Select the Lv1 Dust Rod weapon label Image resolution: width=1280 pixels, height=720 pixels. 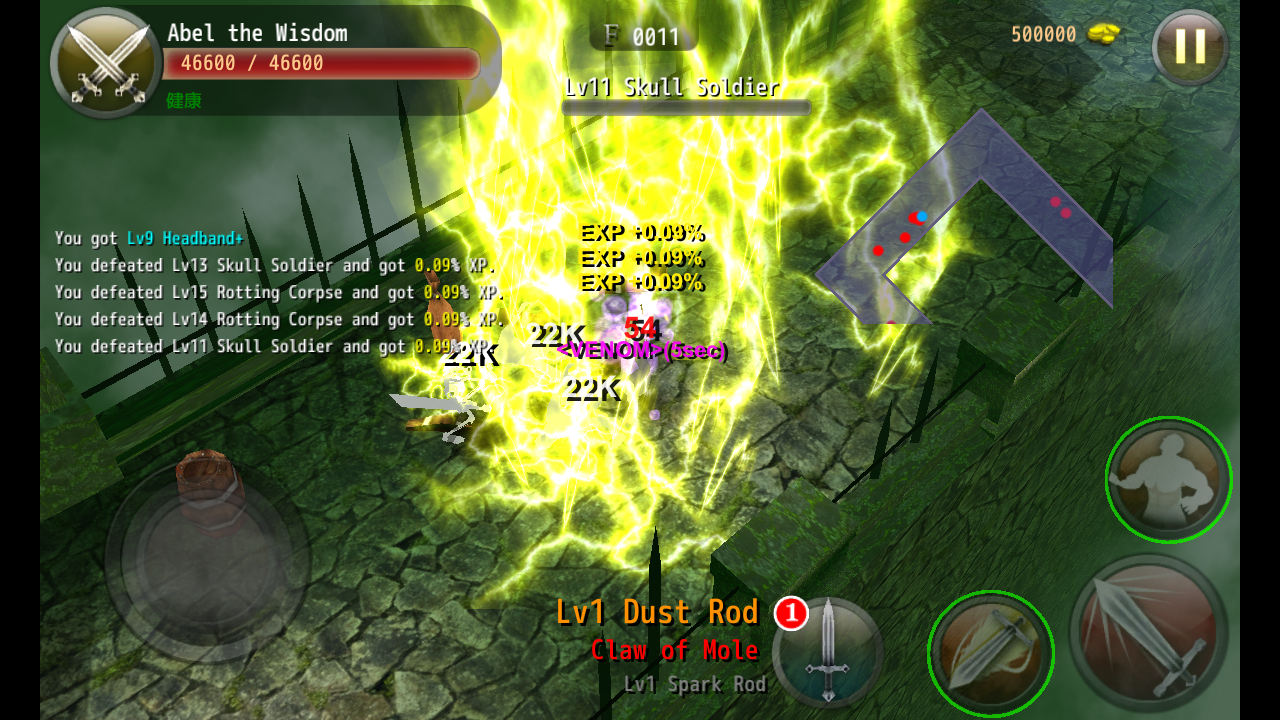click(657, 612)
